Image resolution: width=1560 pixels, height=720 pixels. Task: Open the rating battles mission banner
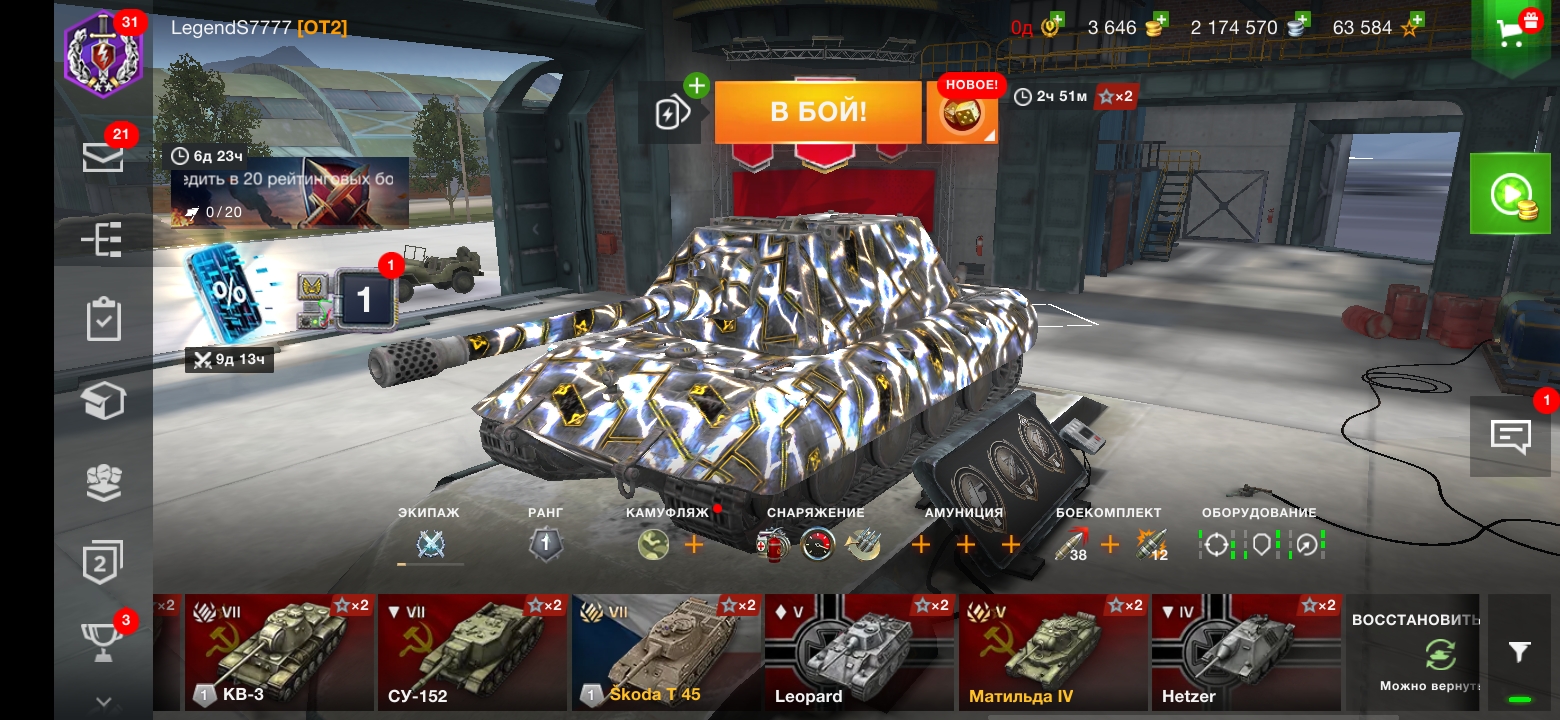pos(290,192)
